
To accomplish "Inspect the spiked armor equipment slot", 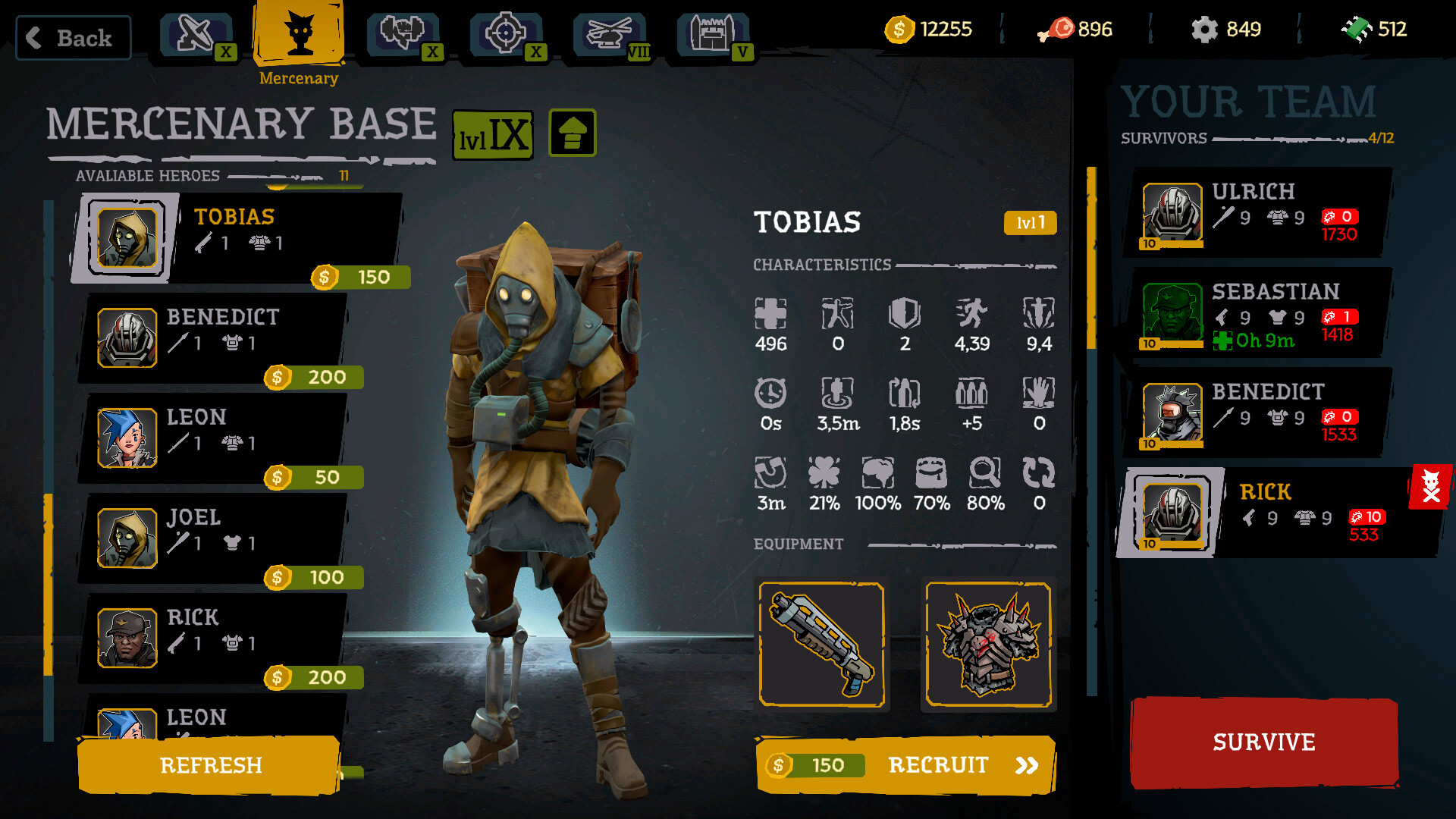I will click(988, 645).
